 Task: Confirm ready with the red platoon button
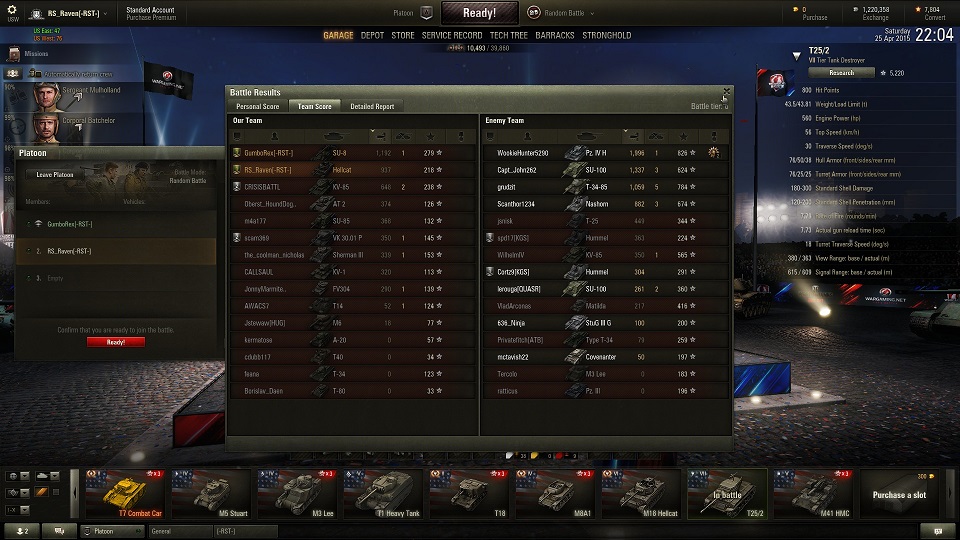point(115,342)
